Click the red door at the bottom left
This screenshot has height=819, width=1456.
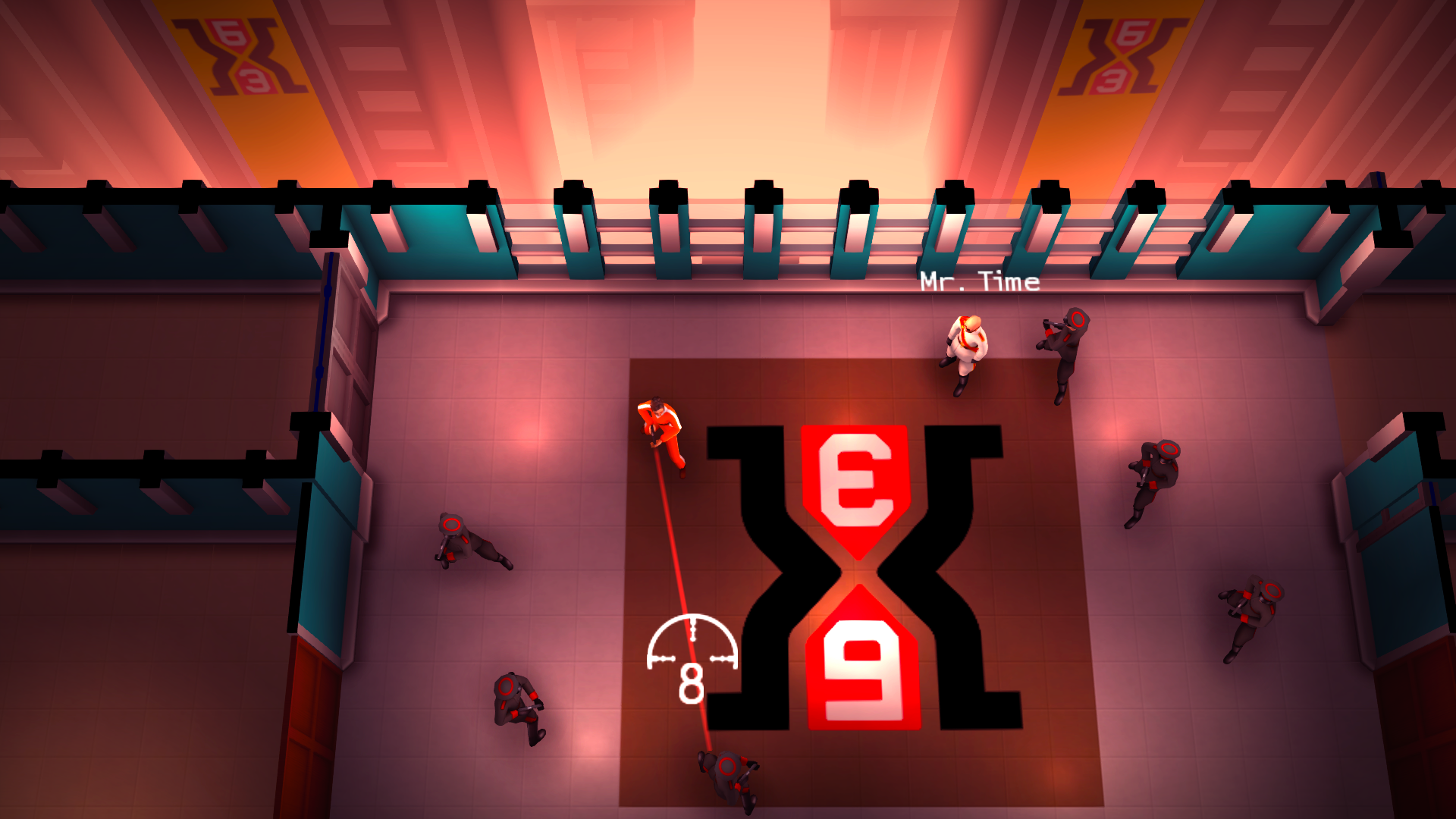(311, 743)
